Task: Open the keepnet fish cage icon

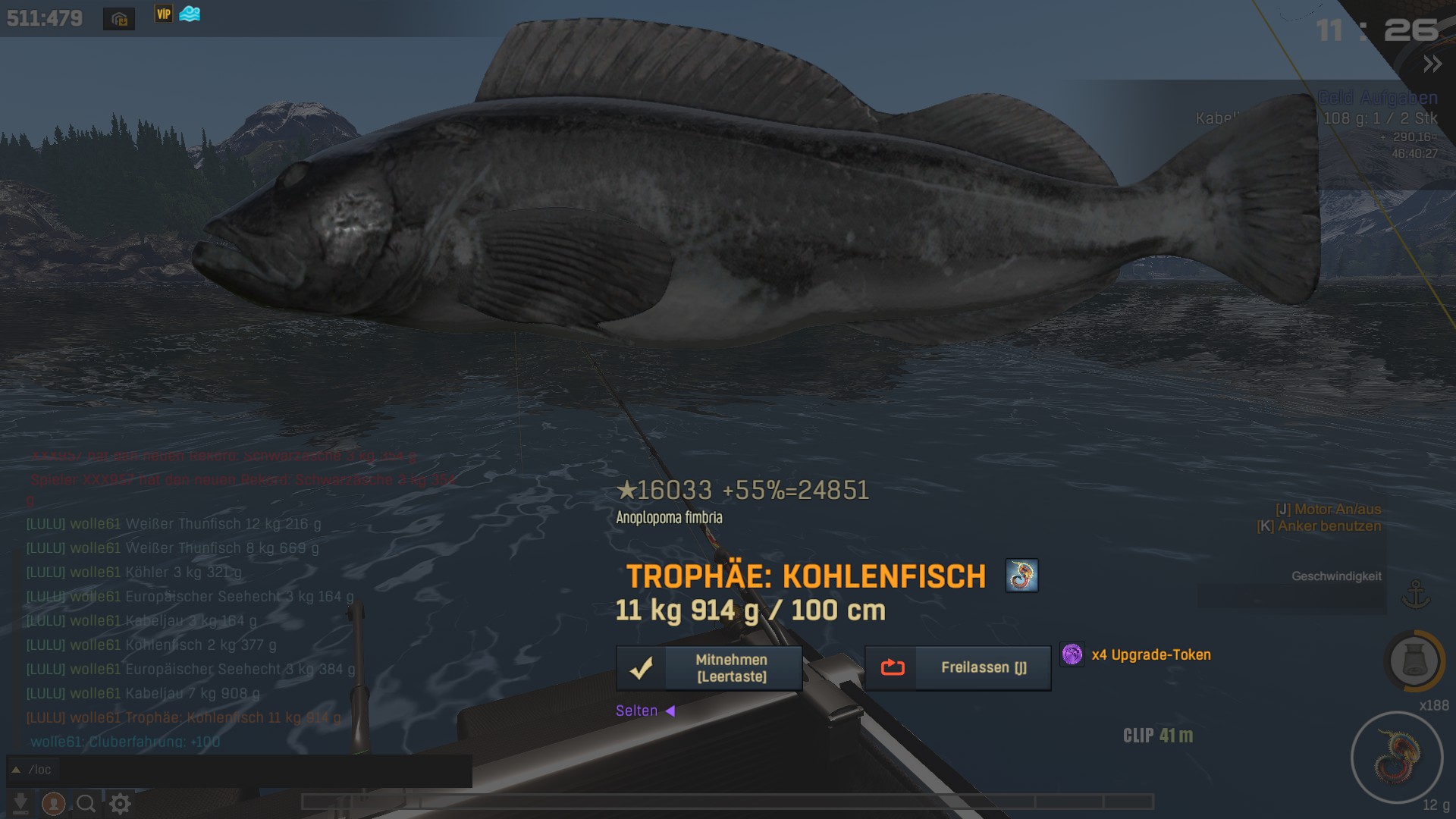Action: click(x=1414, y=661)
